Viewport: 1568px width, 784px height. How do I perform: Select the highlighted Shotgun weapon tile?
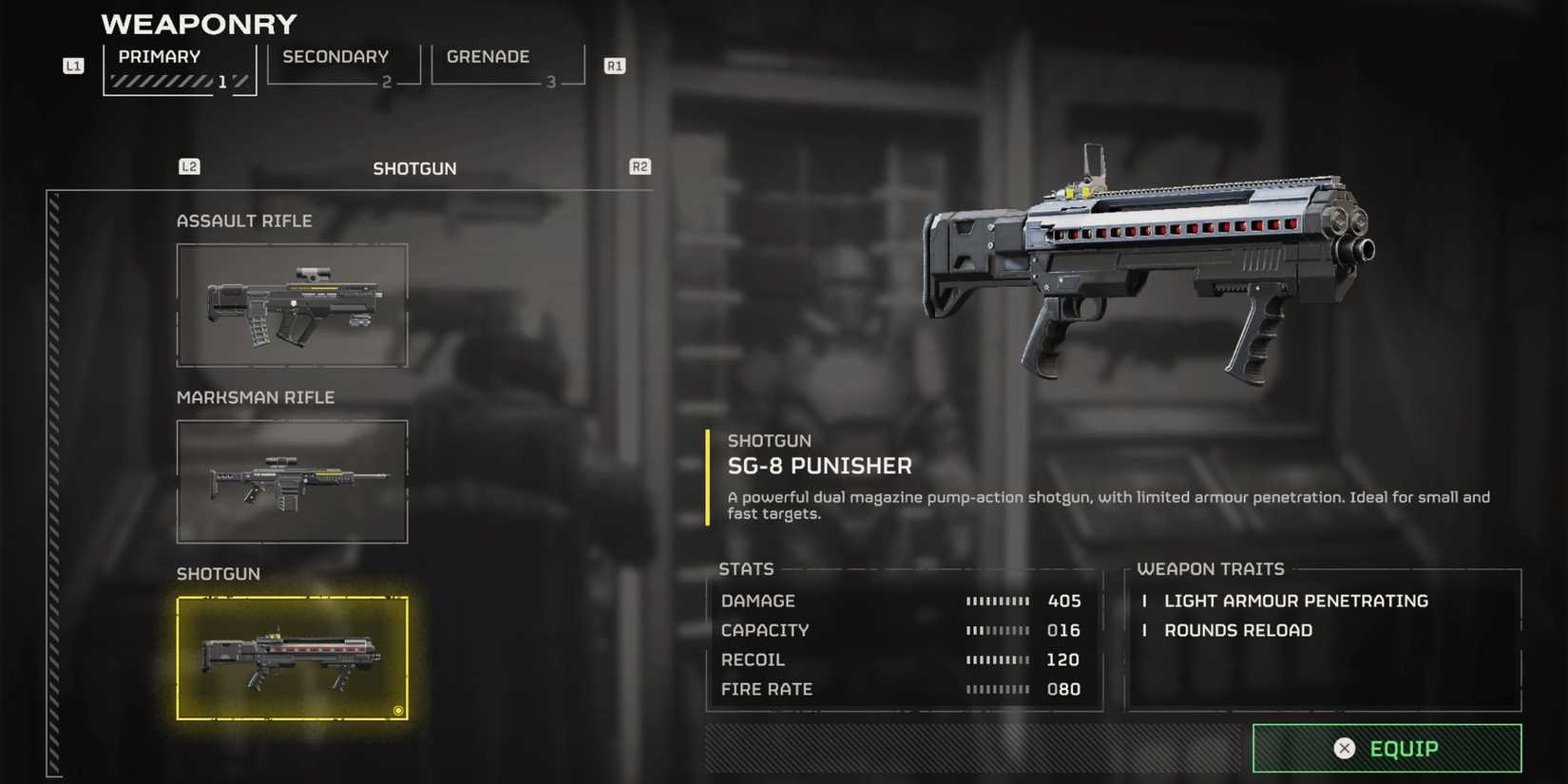(292, 658)
